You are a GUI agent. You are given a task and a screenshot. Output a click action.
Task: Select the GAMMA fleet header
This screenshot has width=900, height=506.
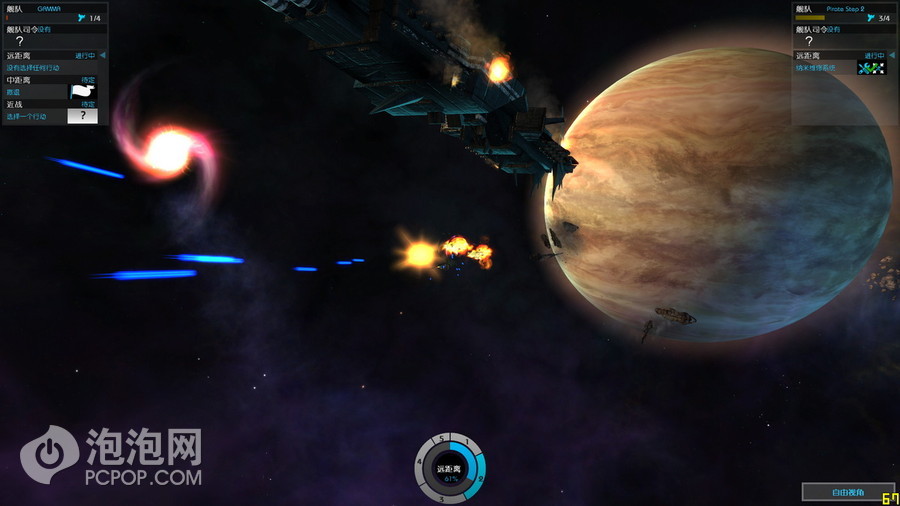(50, 8)
